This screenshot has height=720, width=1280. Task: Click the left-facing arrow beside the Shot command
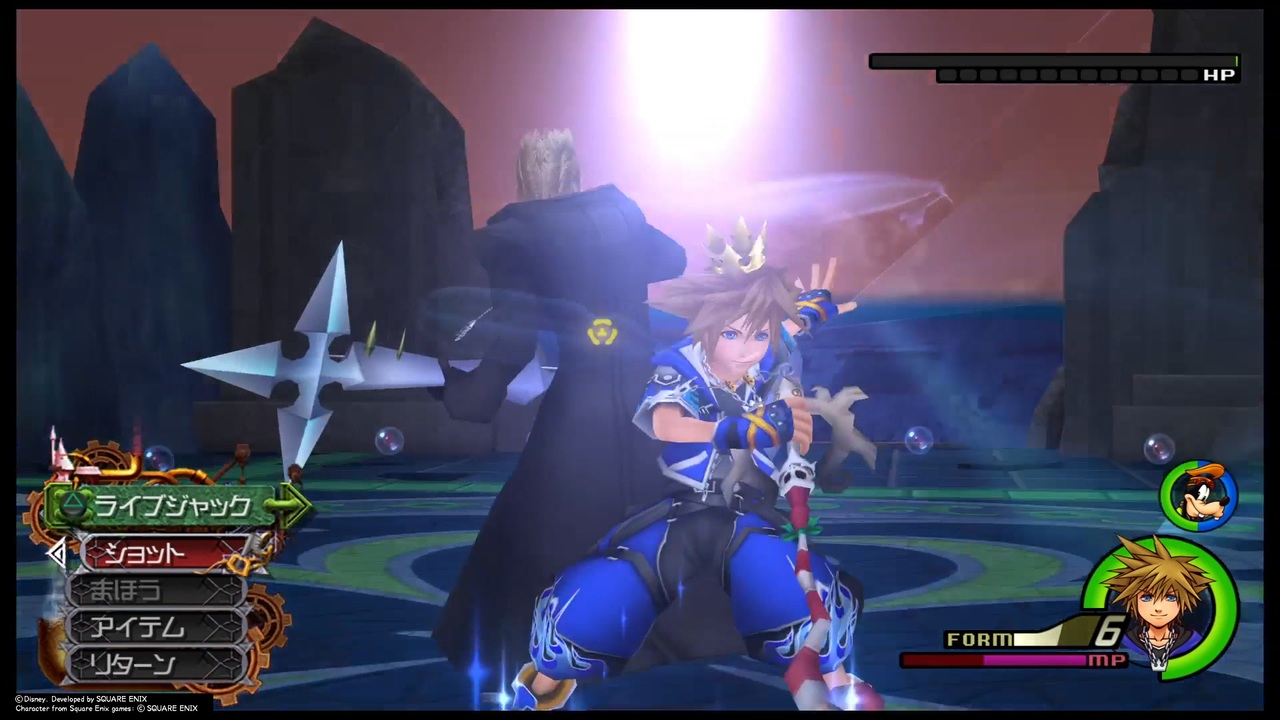pyautogui.click(x=57, y=554)
